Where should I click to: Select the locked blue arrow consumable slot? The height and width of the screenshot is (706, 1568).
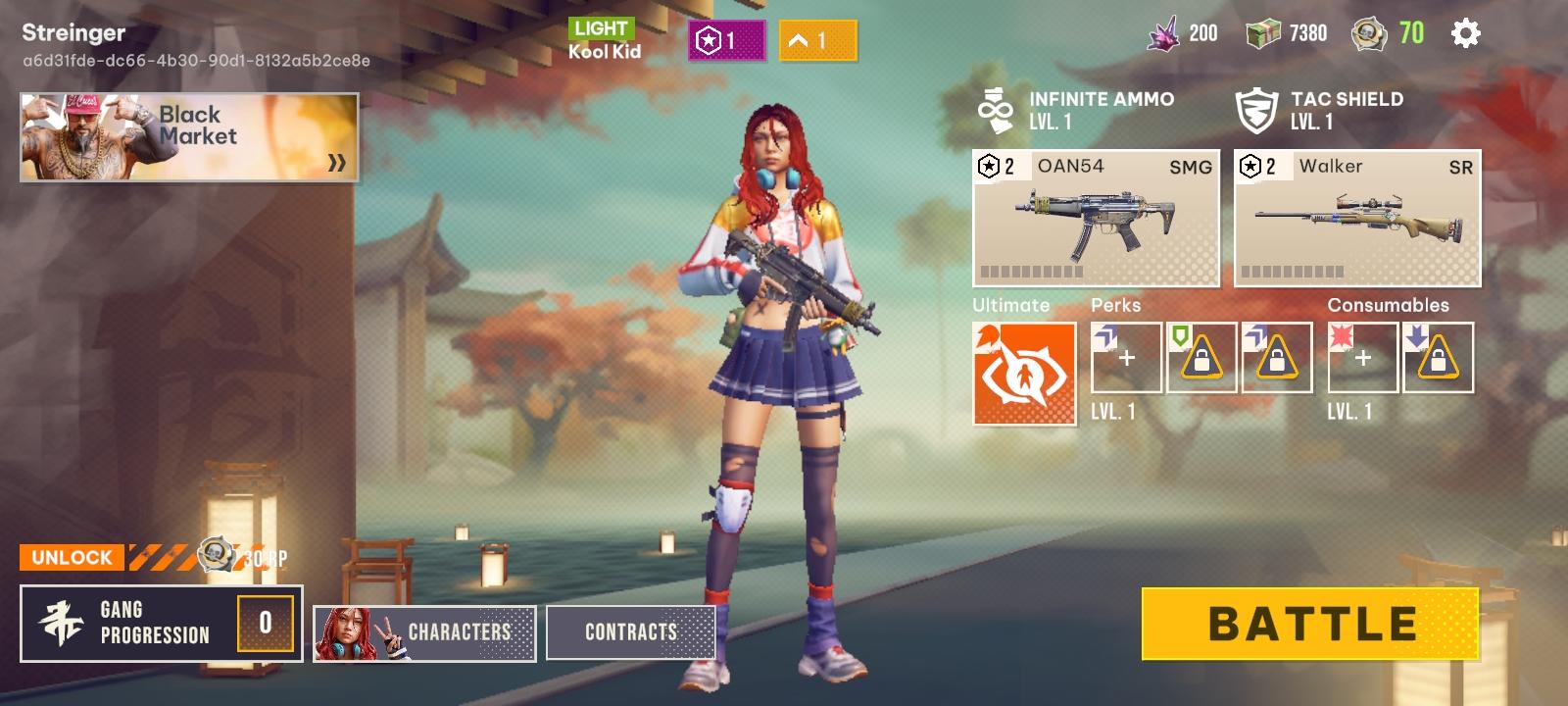1439,358
